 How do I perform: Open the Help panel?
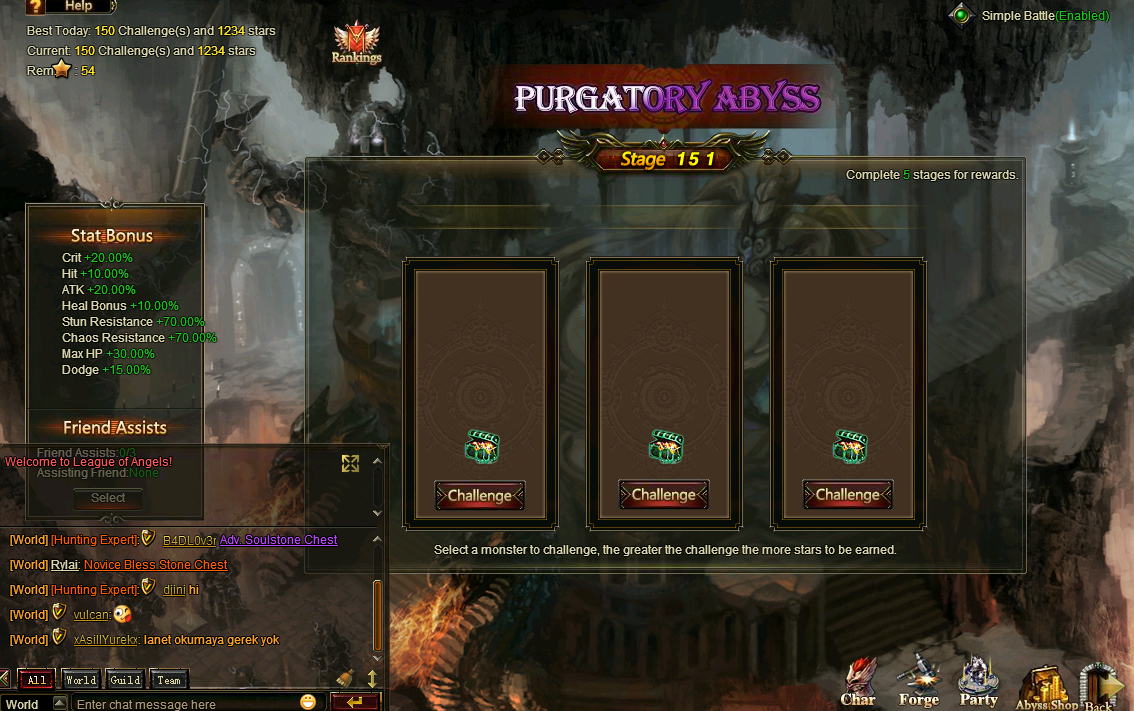pos(68,6)
